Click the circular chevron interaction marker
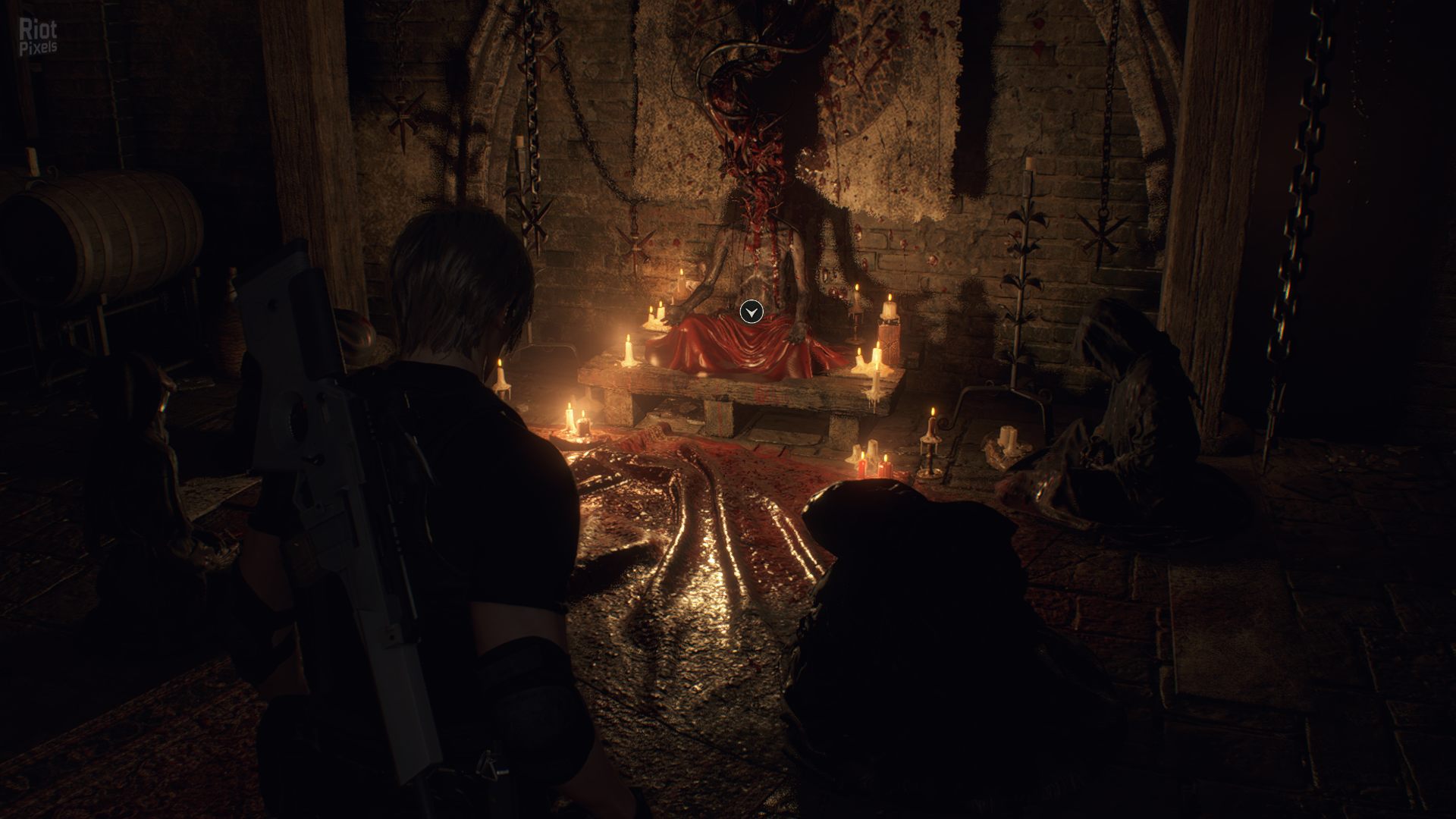This screenshot has width=1456, height=819. [751, 312]
